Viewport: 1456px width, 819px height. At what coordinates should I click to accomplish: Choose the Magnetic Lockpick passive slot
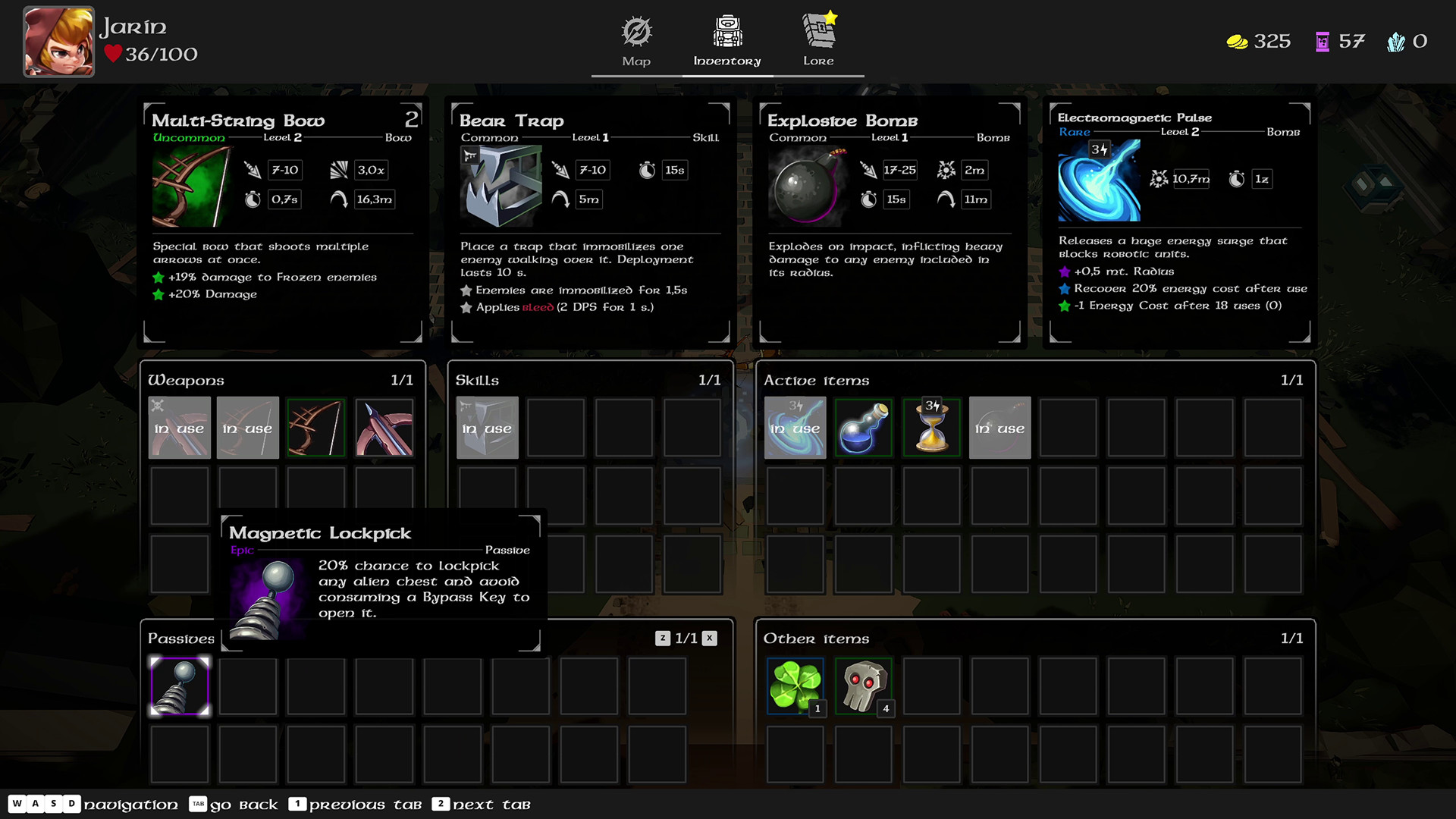pos(180,686)
